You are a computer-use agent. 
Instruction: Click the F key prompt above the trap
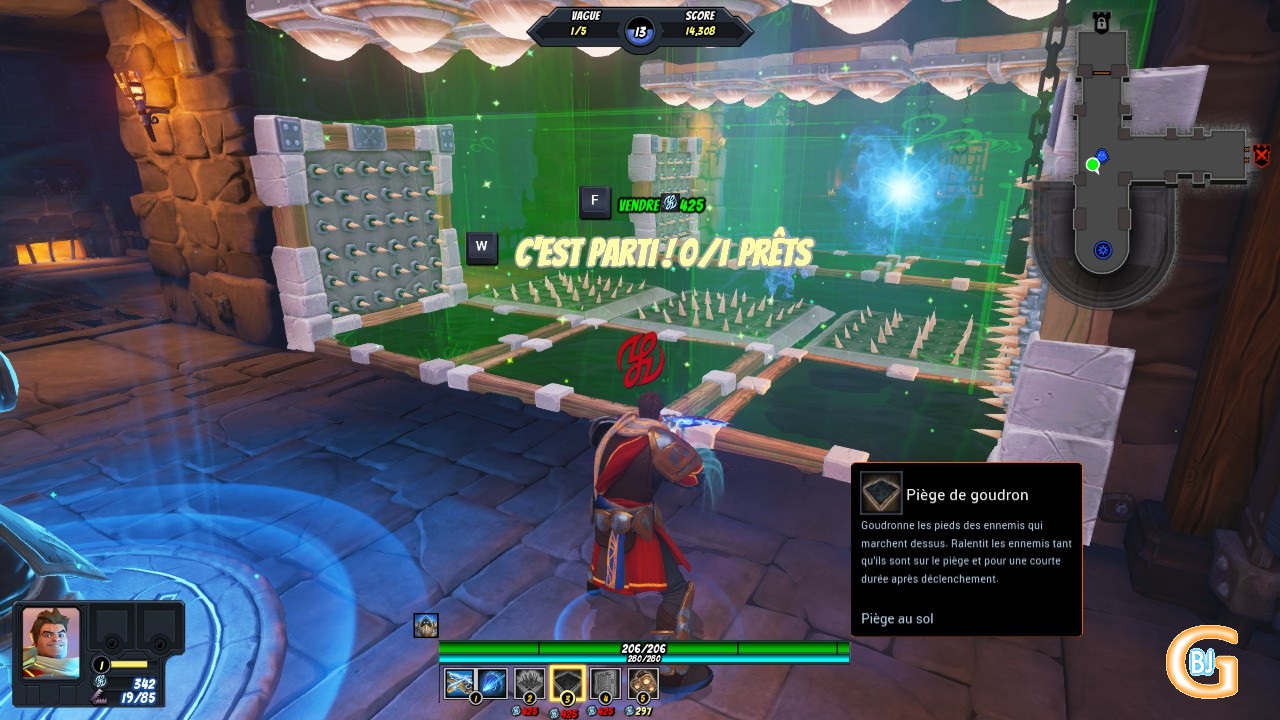[x=594, y=202]
